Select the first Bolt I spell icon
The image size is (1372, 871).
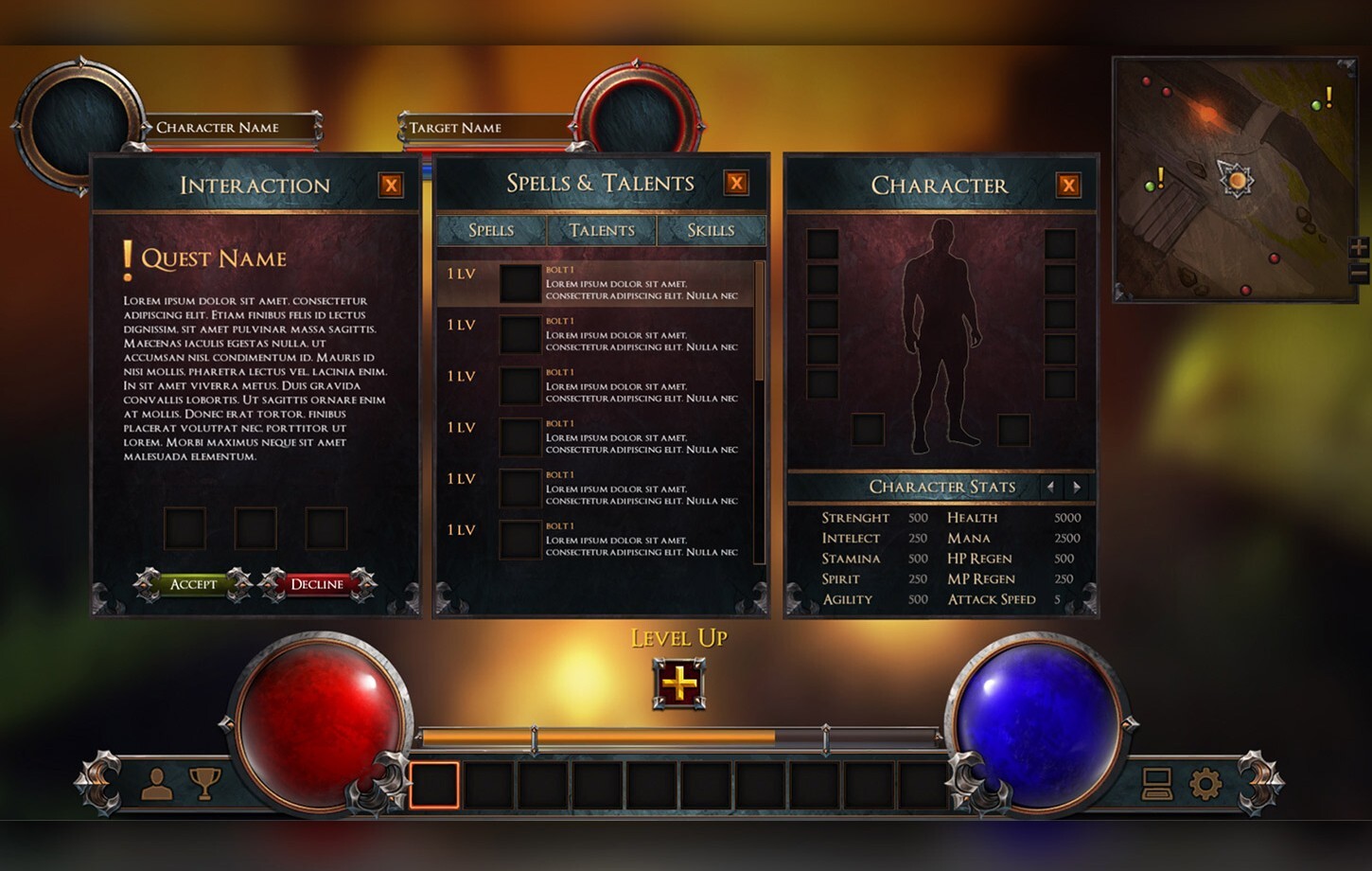519,284
